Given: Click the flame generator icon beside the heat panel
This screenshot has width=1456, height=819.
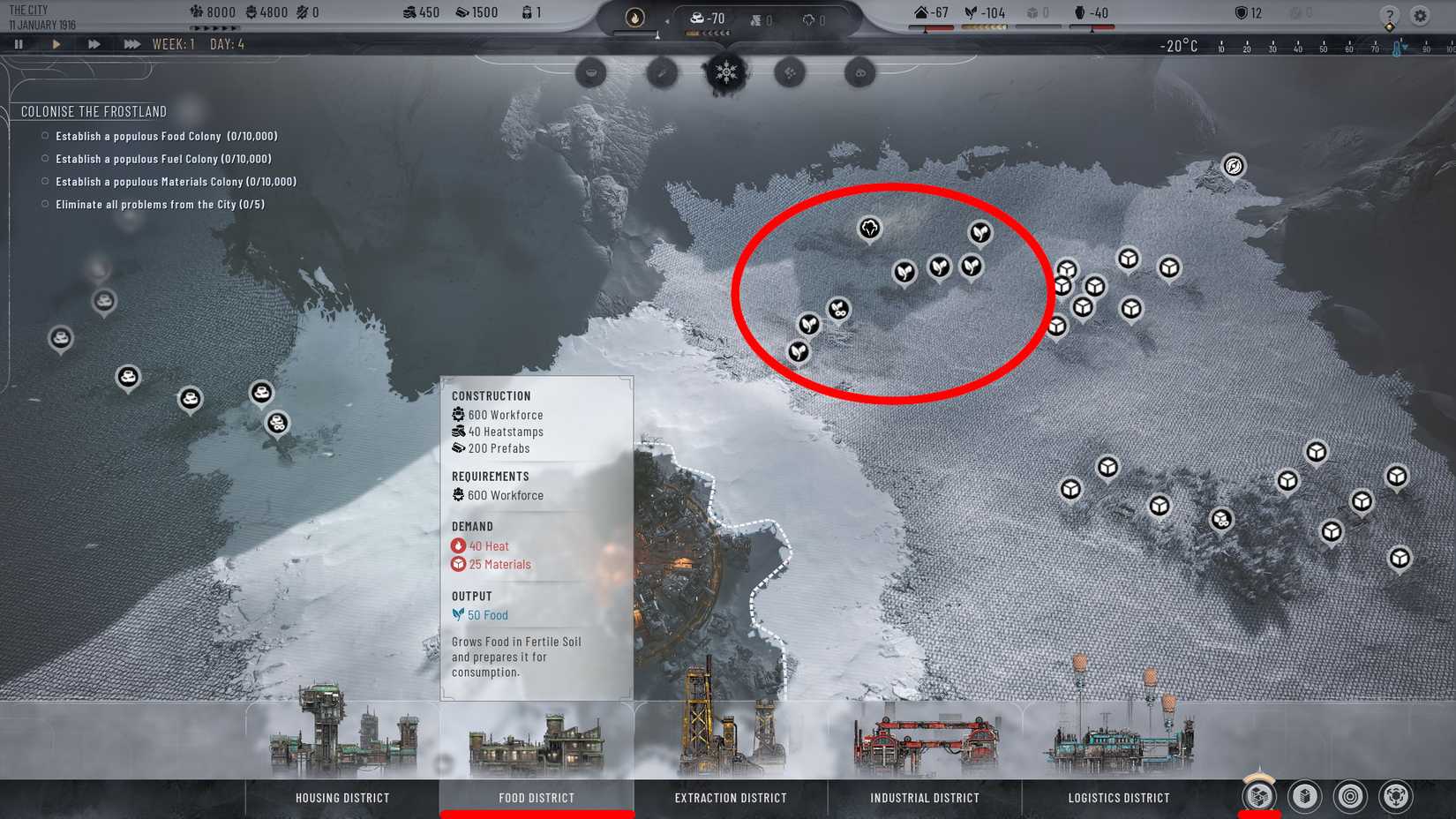Looking at the screenshot, I should tap(634, 19).
